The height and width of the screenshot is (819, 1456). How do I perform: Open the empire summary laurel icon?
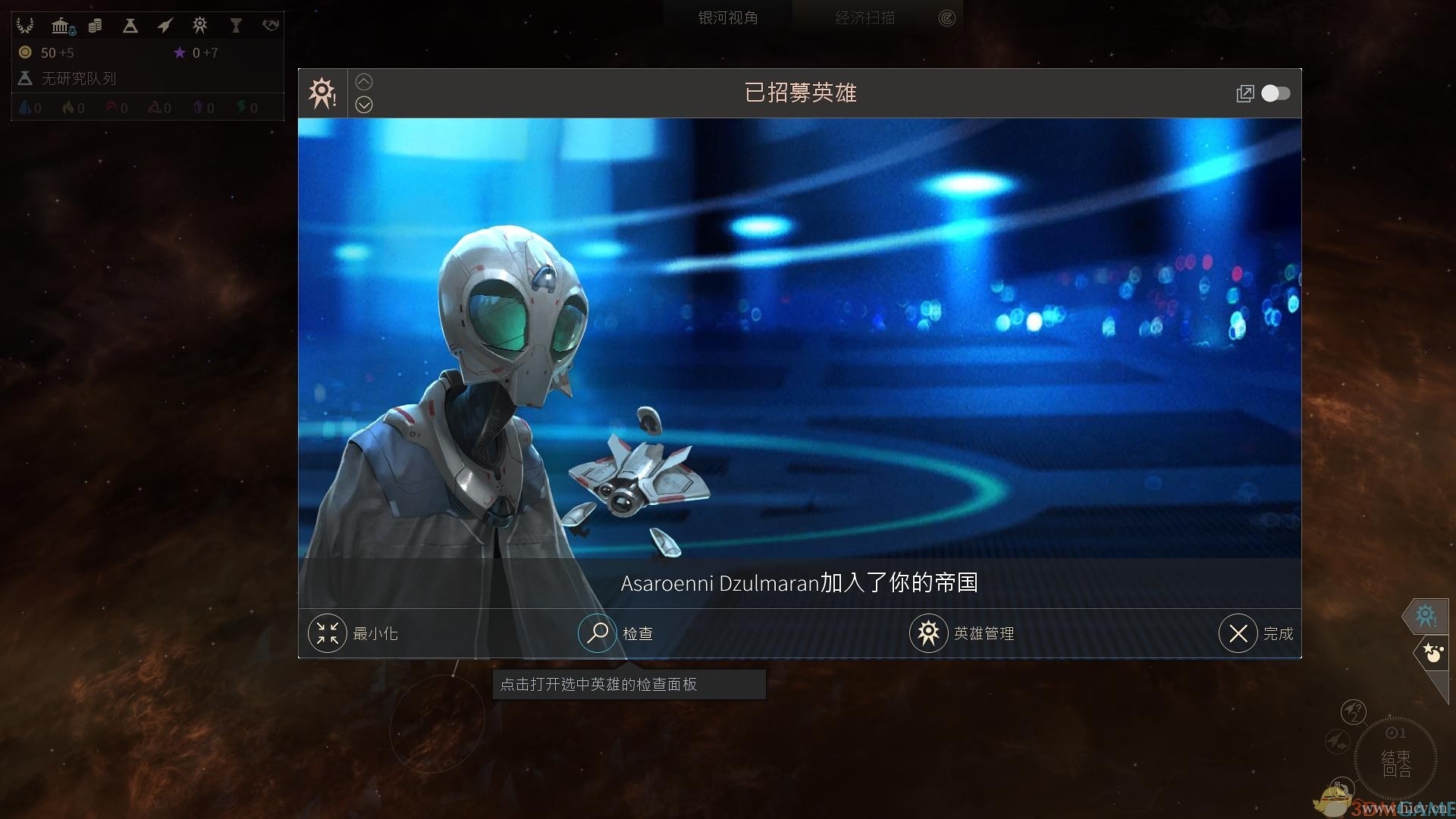click(25, 25)
